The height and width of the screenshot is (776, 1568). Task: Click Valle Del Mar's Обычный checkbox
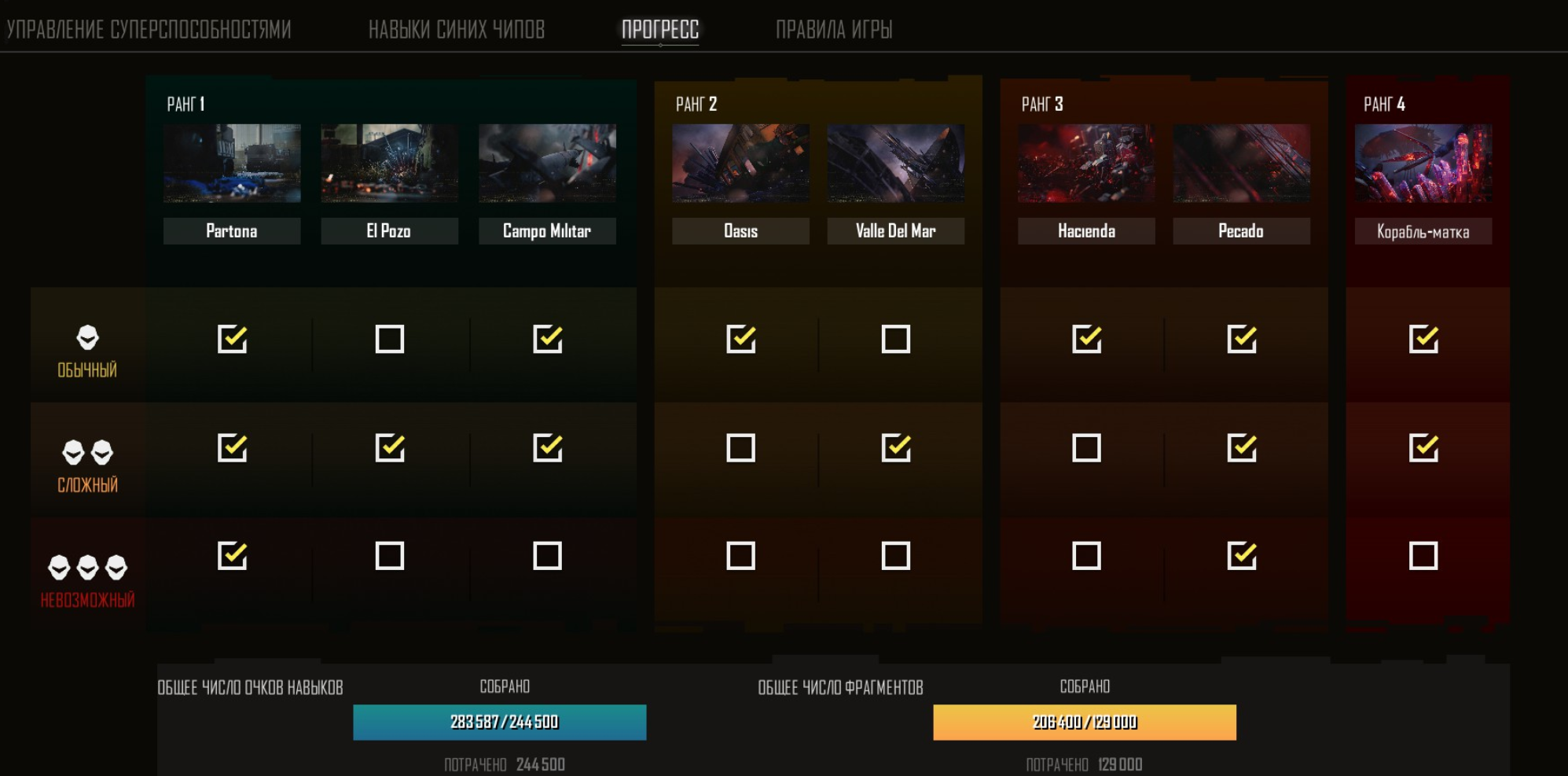(896, 340)
